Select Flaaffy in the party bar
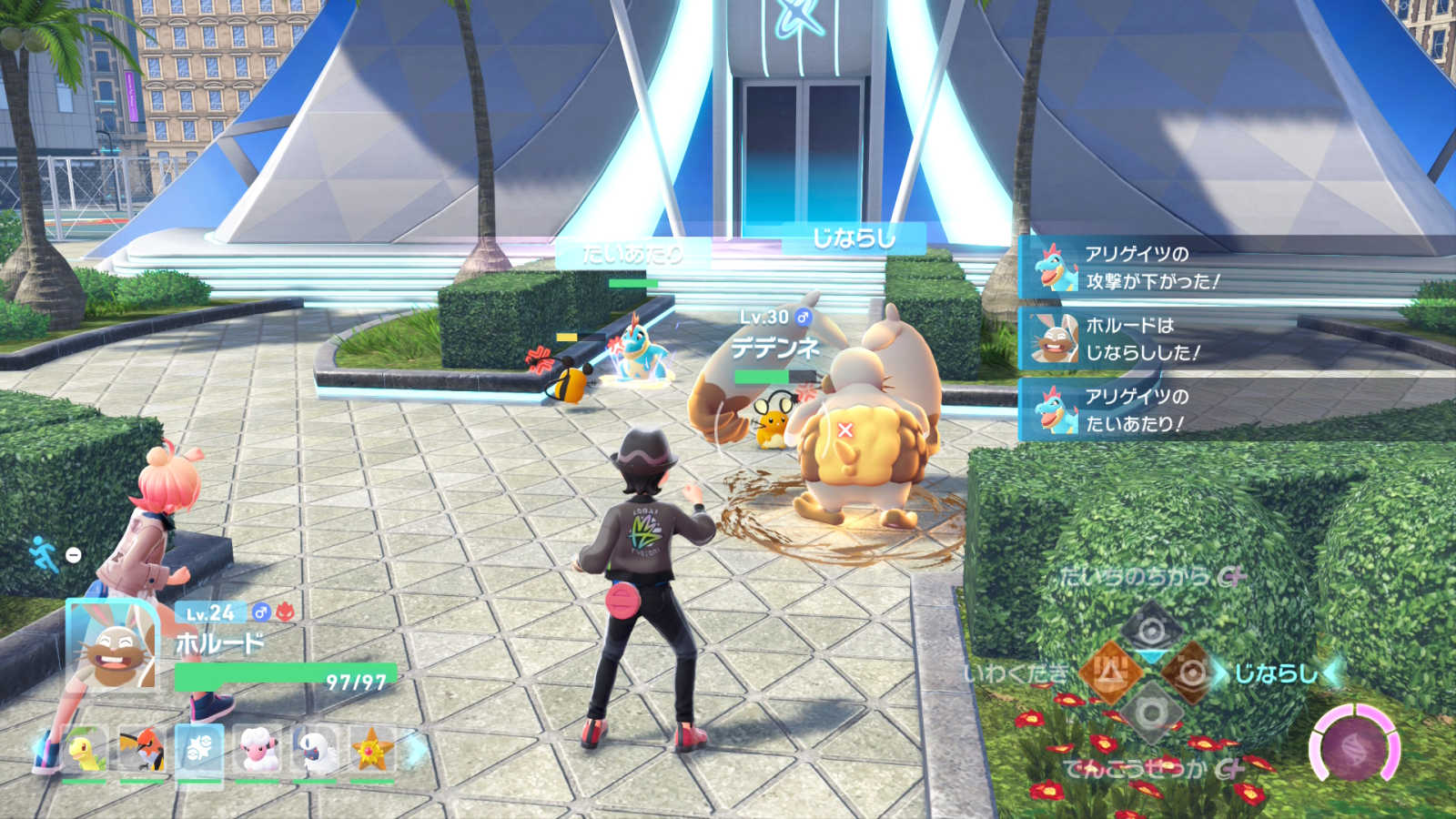Viewport: 1456px width, 819px height. coord(258,752)
